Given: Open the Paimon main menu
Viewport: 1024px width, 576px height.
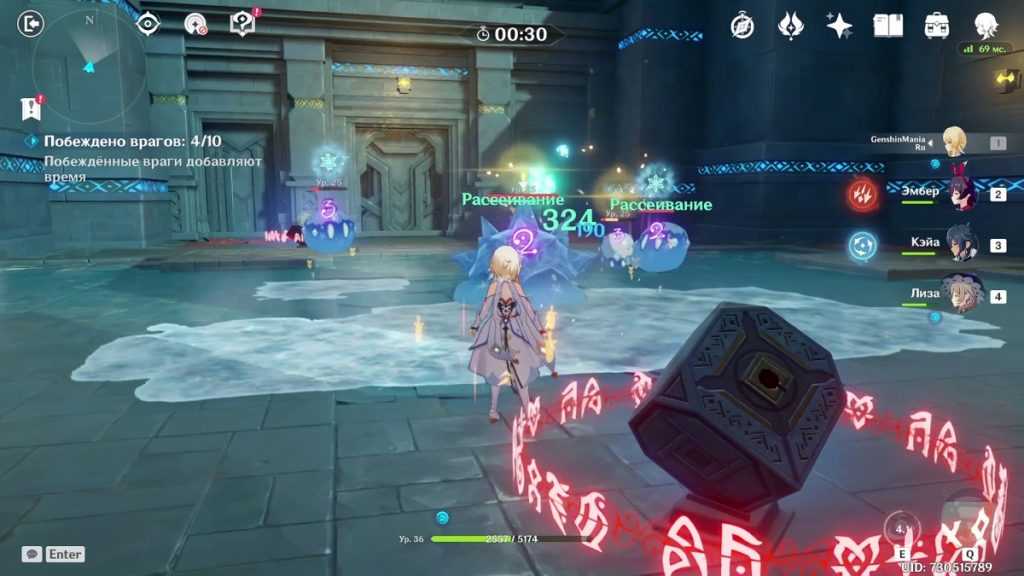Looking at the screenshot, I should click(986, 26).
